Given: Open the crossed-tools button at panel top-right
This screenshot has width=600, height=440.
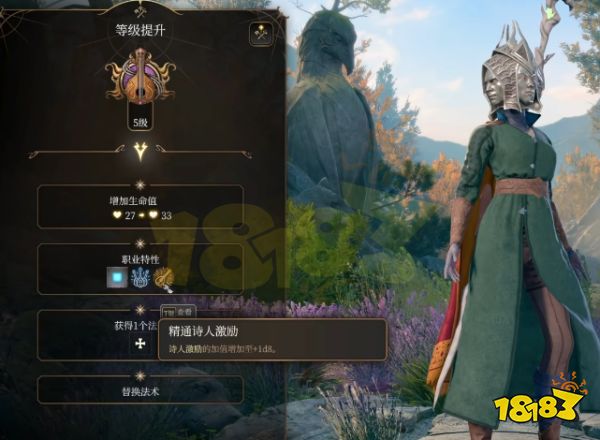Looking at the screenshot, I should pos(262,34).
